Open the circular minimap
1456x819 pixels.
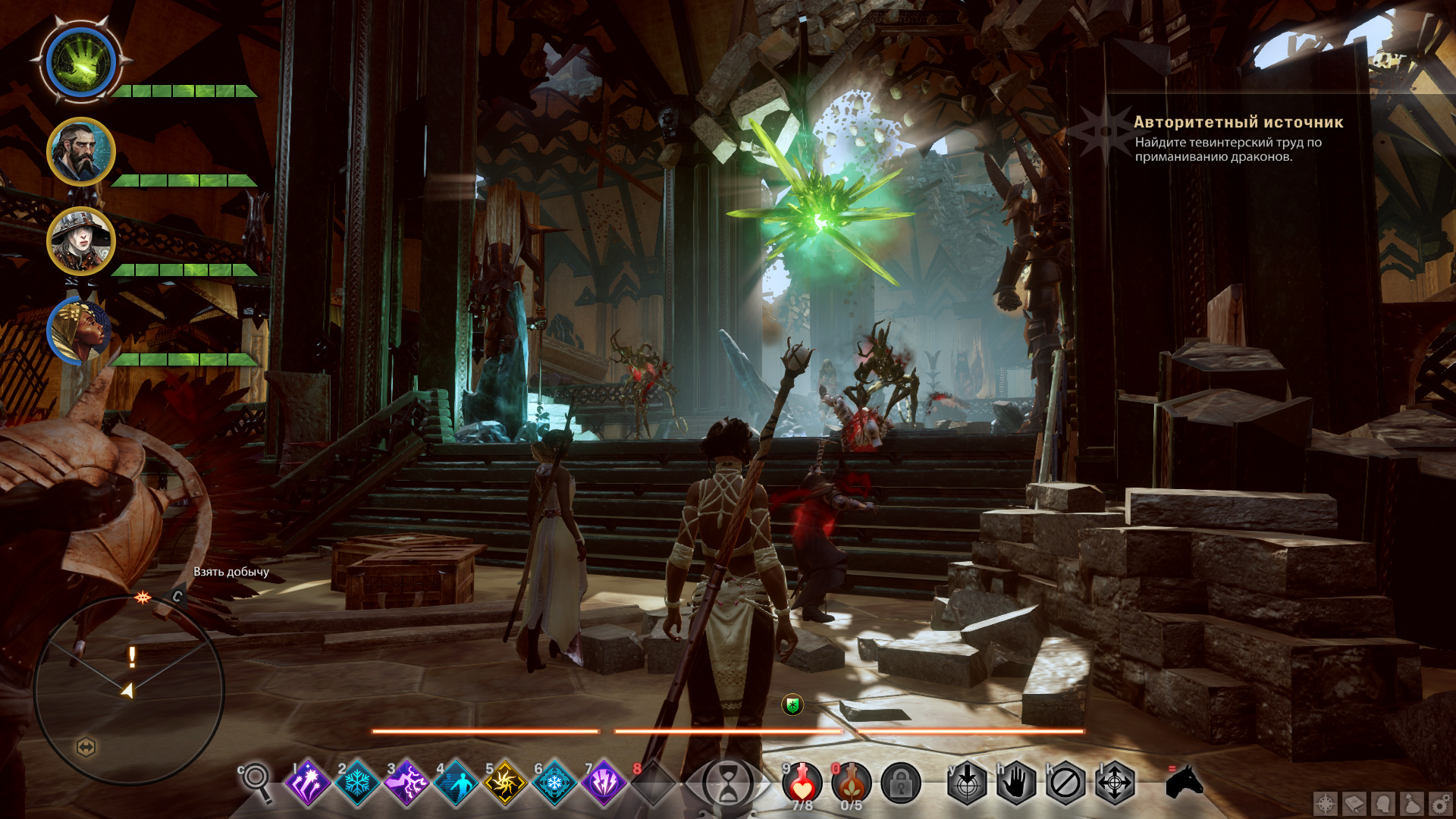tap(129, 690)
